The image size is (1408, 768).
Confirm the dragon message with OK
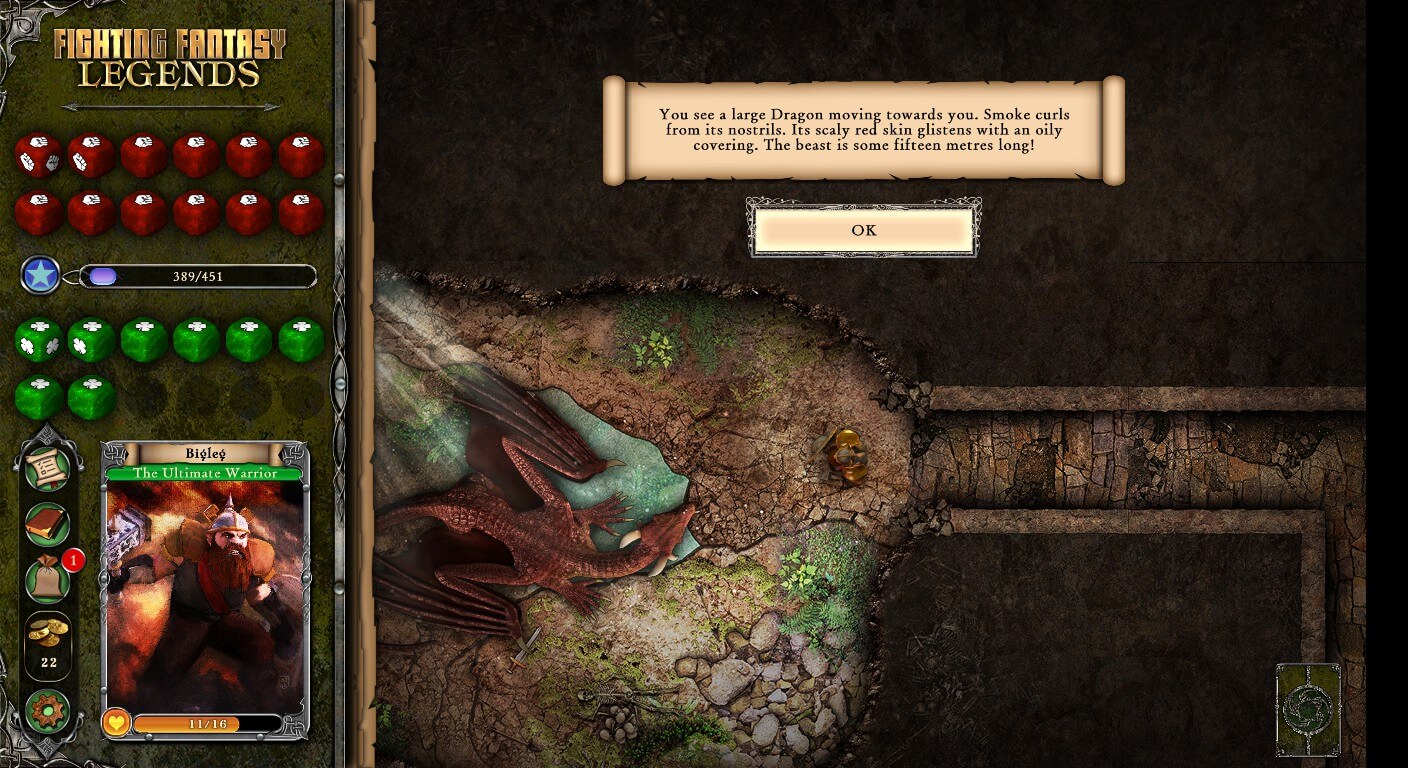(864, 231)
